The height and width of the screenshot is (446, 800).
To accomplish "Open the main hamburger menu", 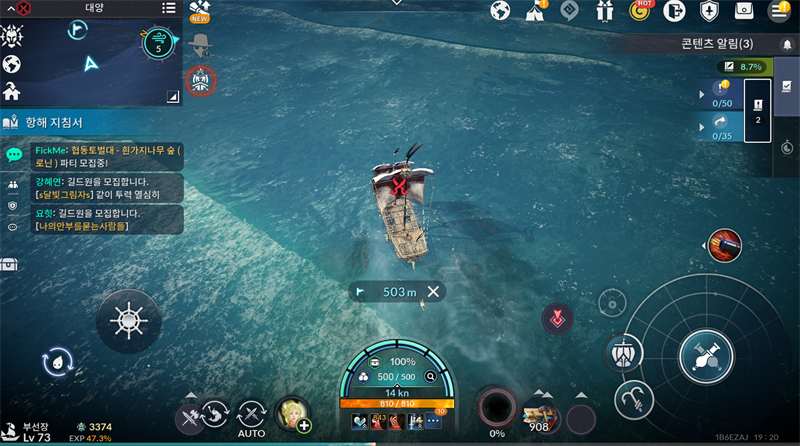I will coord(778,11).
